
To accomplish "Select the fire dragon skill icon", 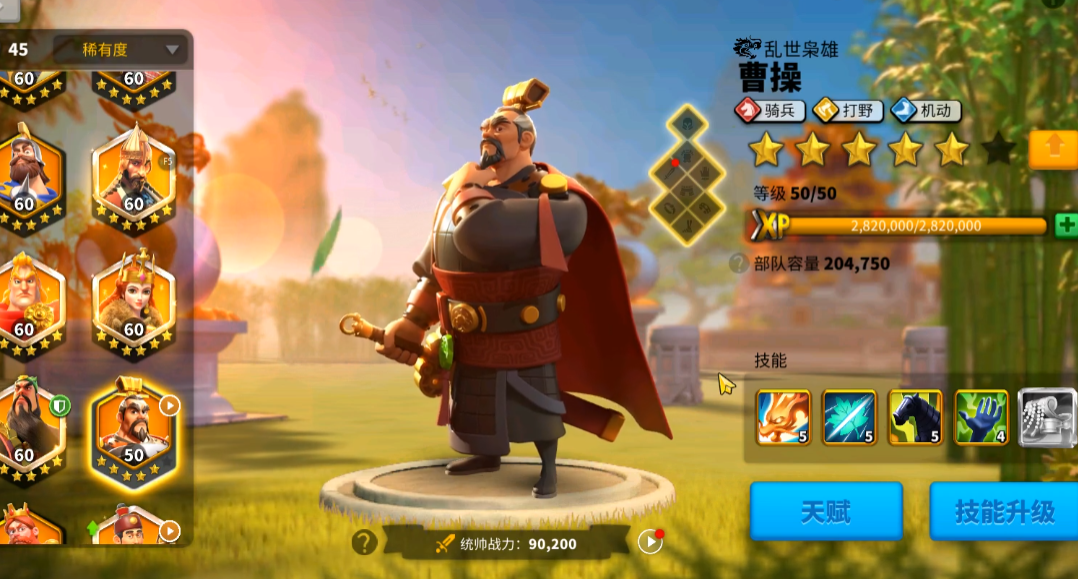I will pyautogui.click(x=783, y=417).
